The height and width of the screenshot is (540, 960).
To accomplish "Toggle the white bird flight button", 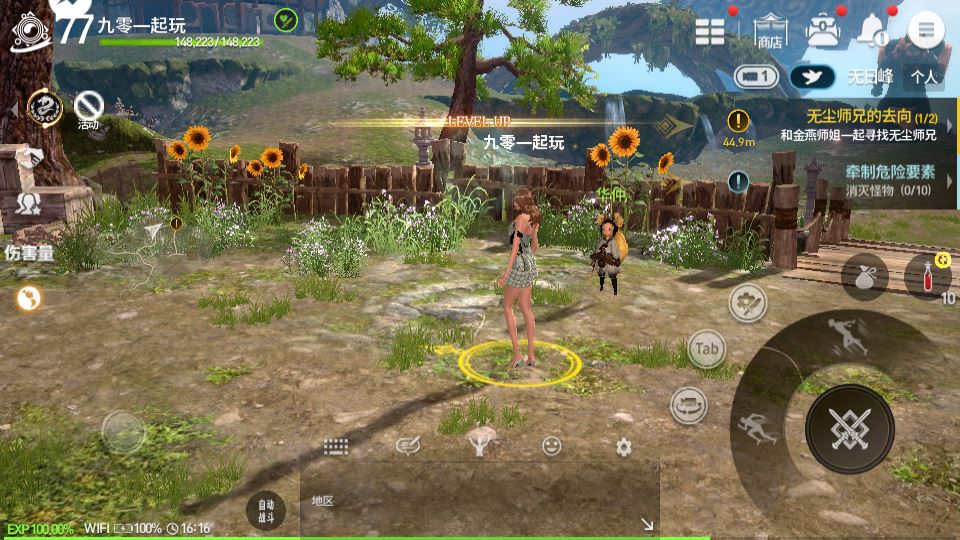I will [x=812, y=77].
